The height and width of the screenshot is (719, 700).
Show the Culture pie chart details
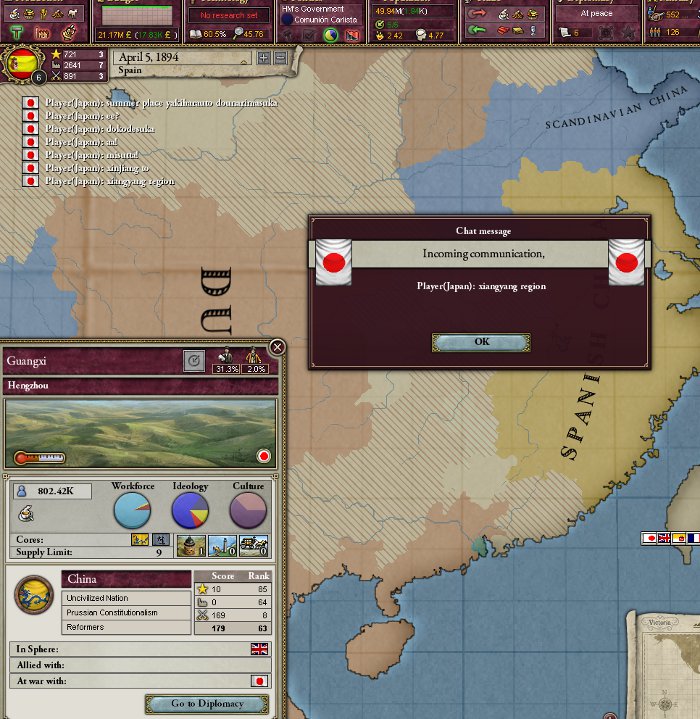pyautogui.click(x=248, y=510)
